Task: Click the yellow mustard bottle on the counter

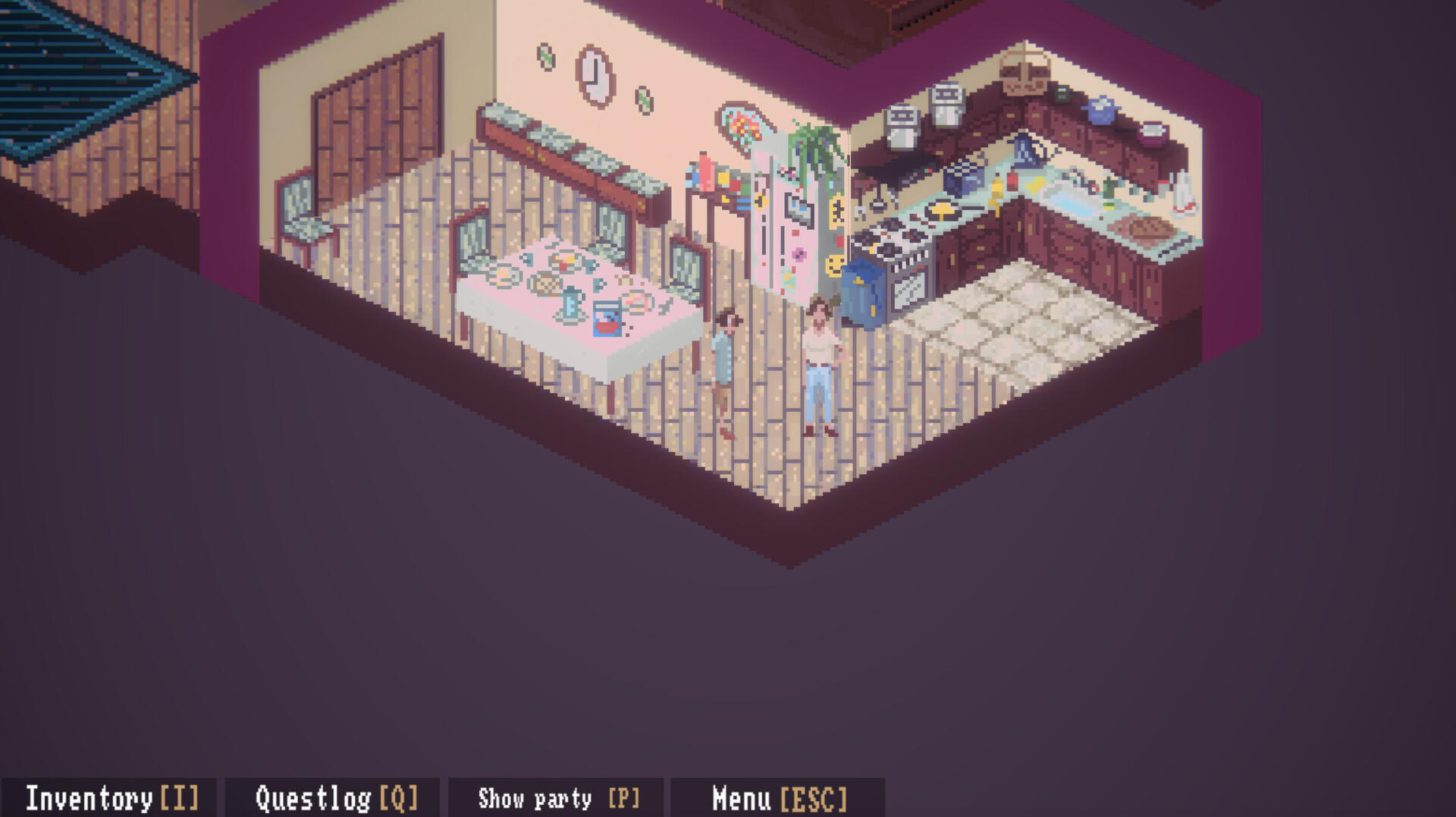Action: point(995,190)
